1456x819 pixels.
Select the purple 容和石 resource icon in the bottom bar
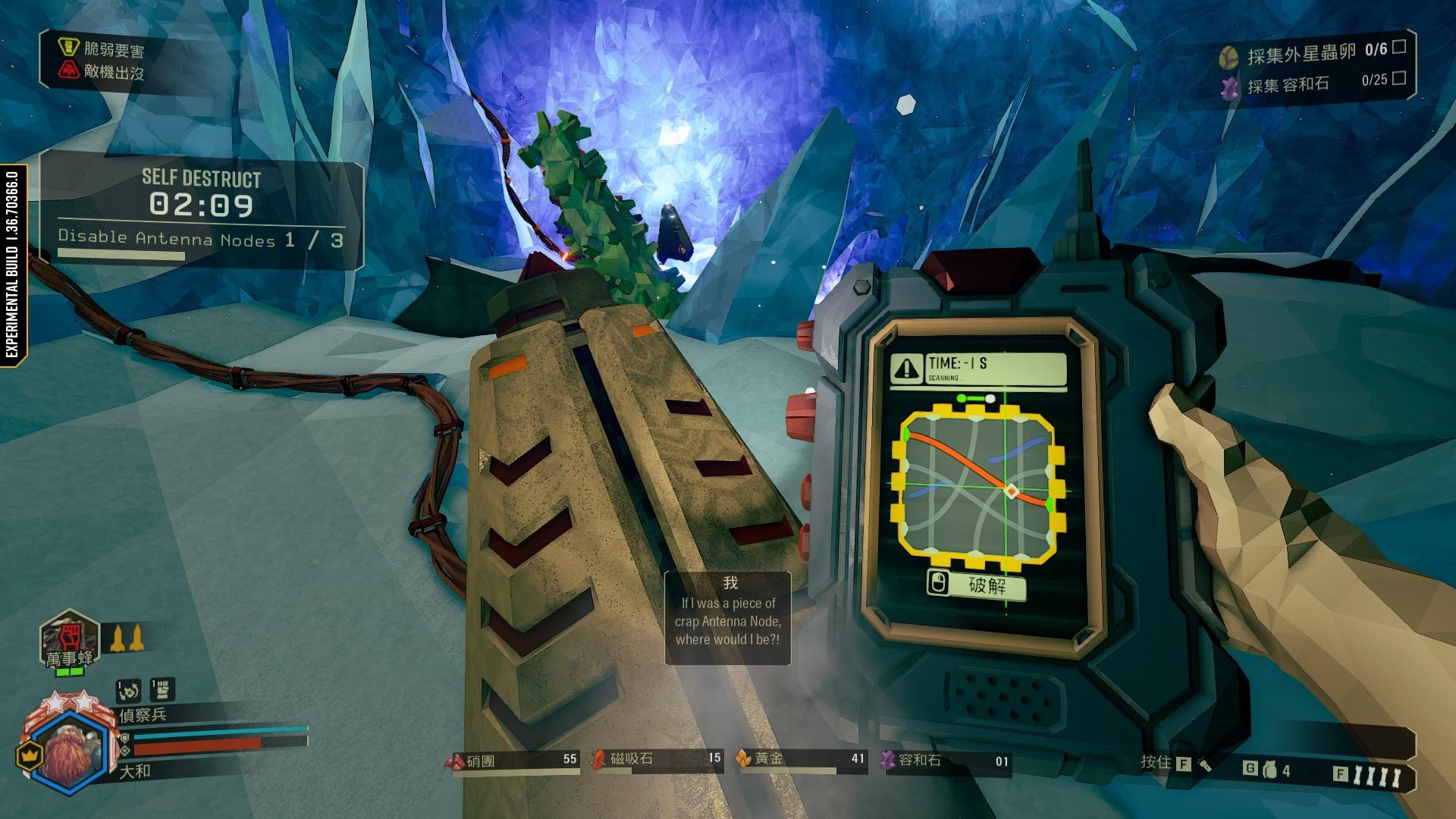889,760
